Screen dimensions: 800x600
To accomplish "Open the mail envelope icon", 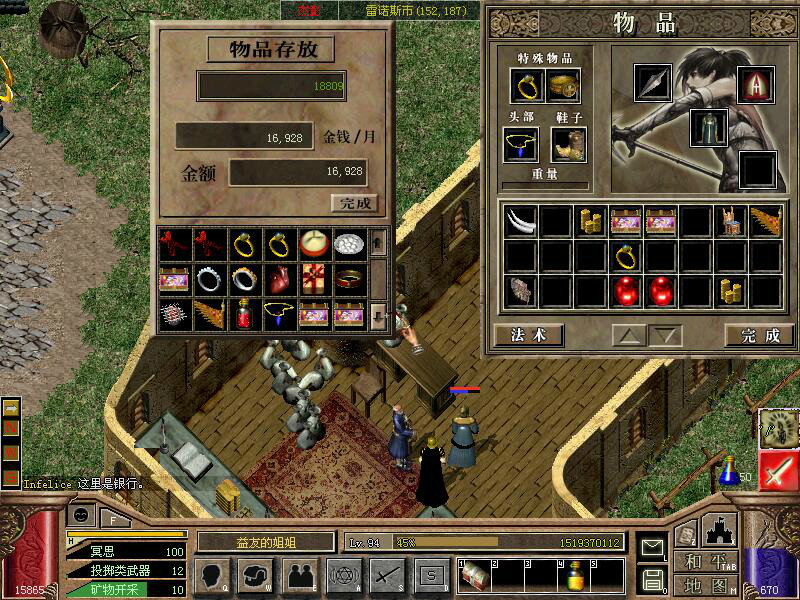I will click(x=653, y=548).
